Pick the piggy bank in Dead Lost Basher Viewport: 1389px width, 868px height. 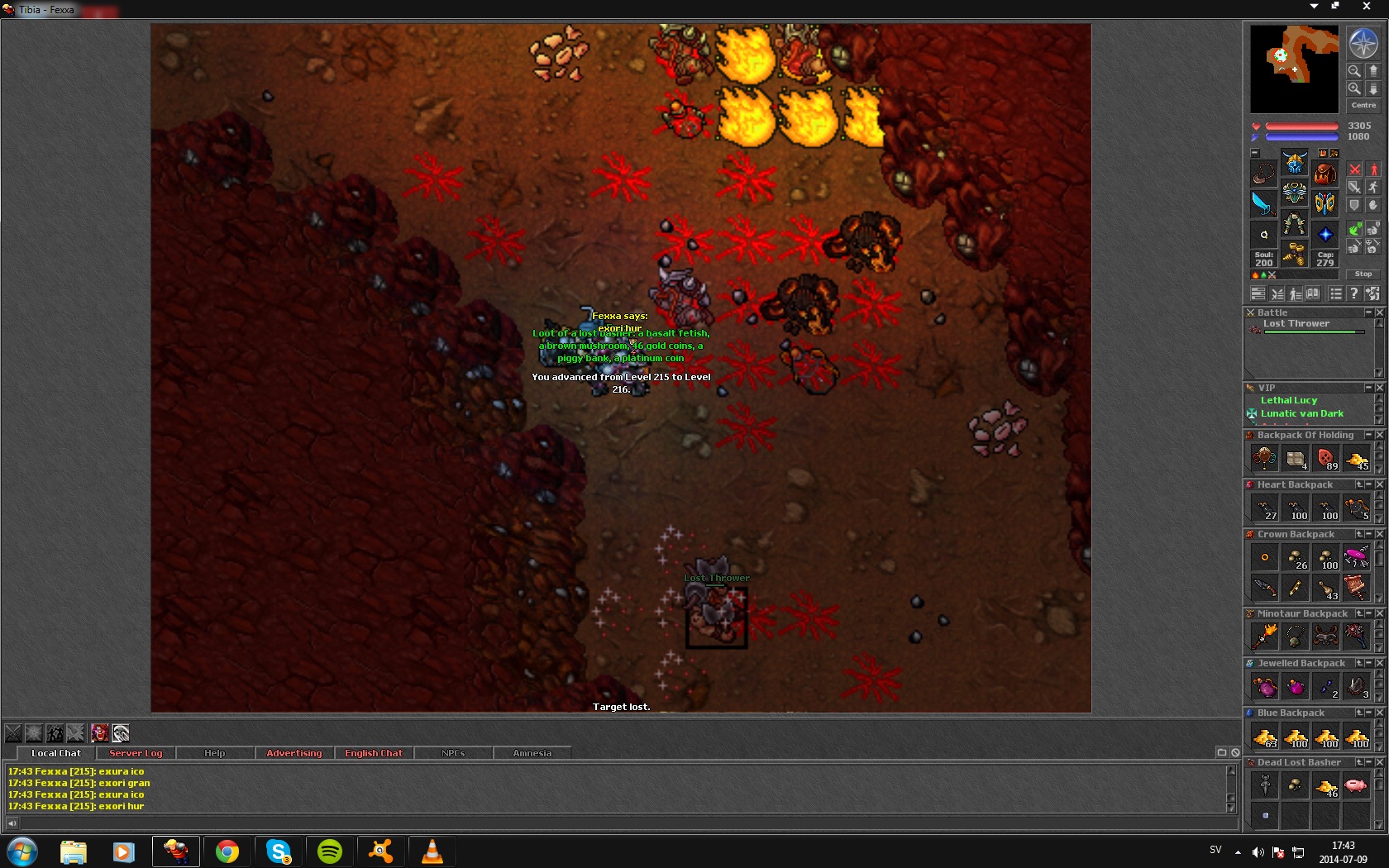[x=1355, y=785]
